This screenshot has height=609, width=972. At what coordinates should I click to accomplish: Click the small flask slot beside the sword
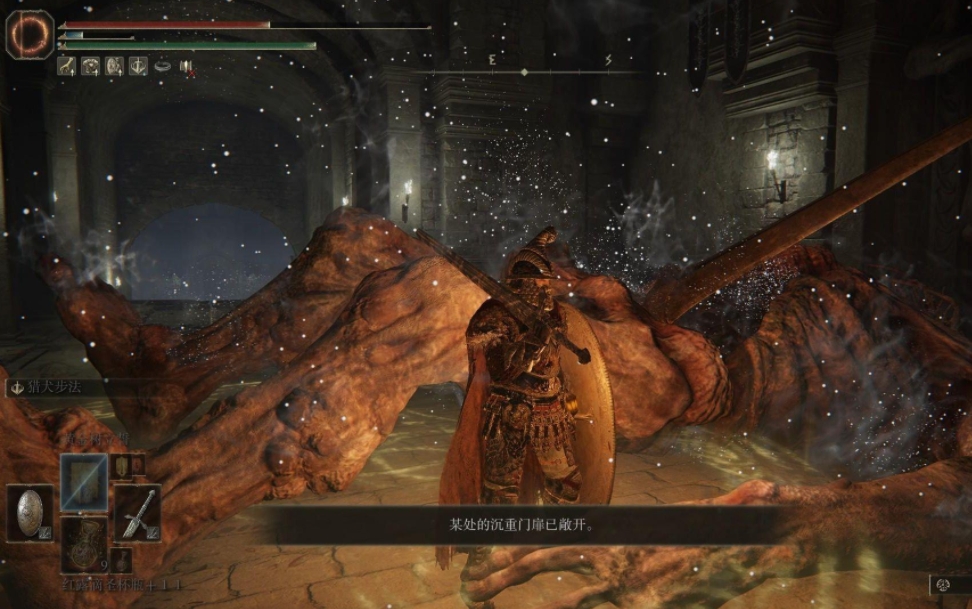click(x=121, y=560)
